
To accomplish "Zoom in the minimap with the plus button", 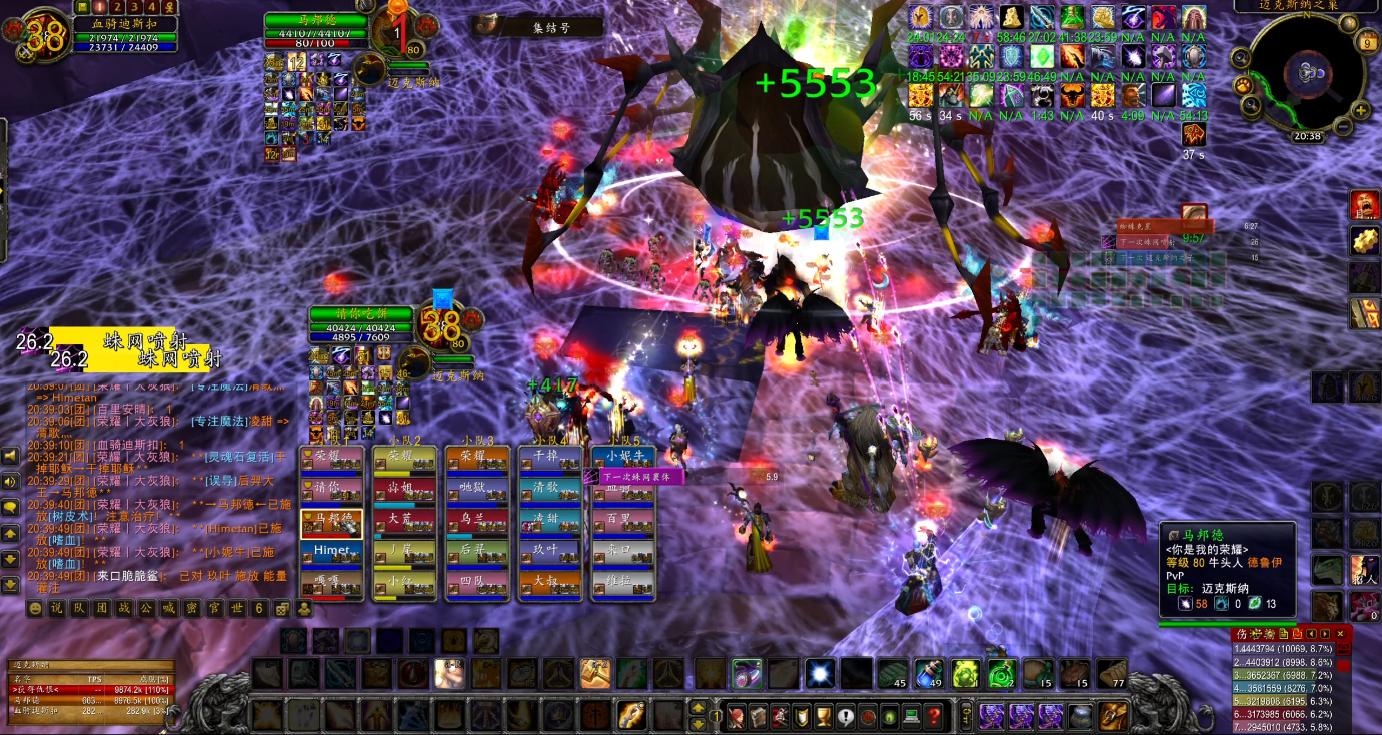I will [1360, 111].
